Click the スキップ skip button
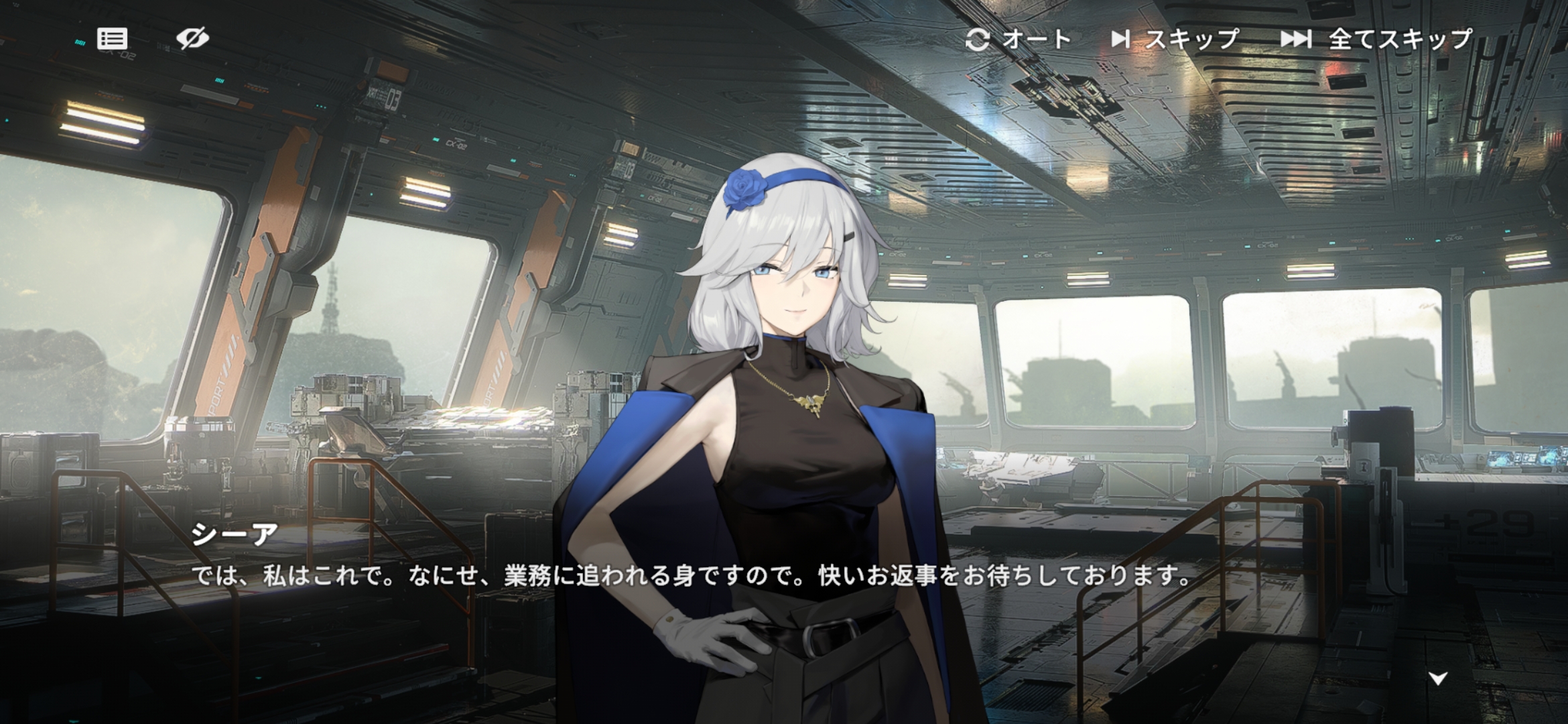Image resolution: width=1568 pixels, height=724 pixels. point(1175,40)
